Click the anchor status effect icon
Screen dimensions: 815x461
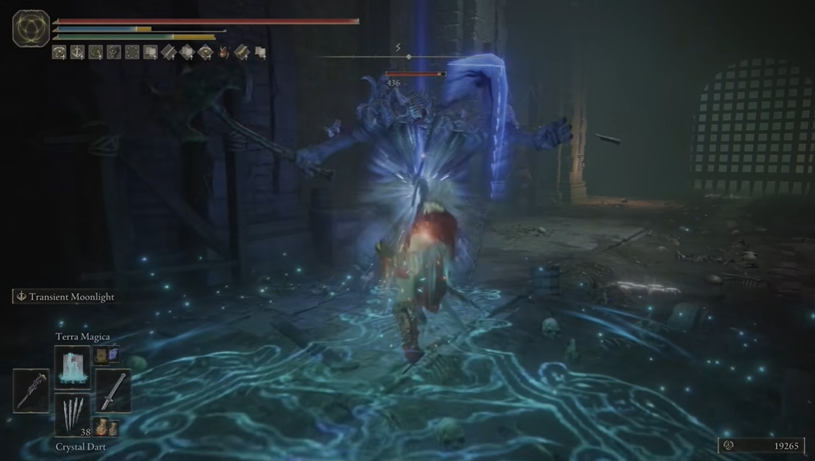tap(77, 53)
